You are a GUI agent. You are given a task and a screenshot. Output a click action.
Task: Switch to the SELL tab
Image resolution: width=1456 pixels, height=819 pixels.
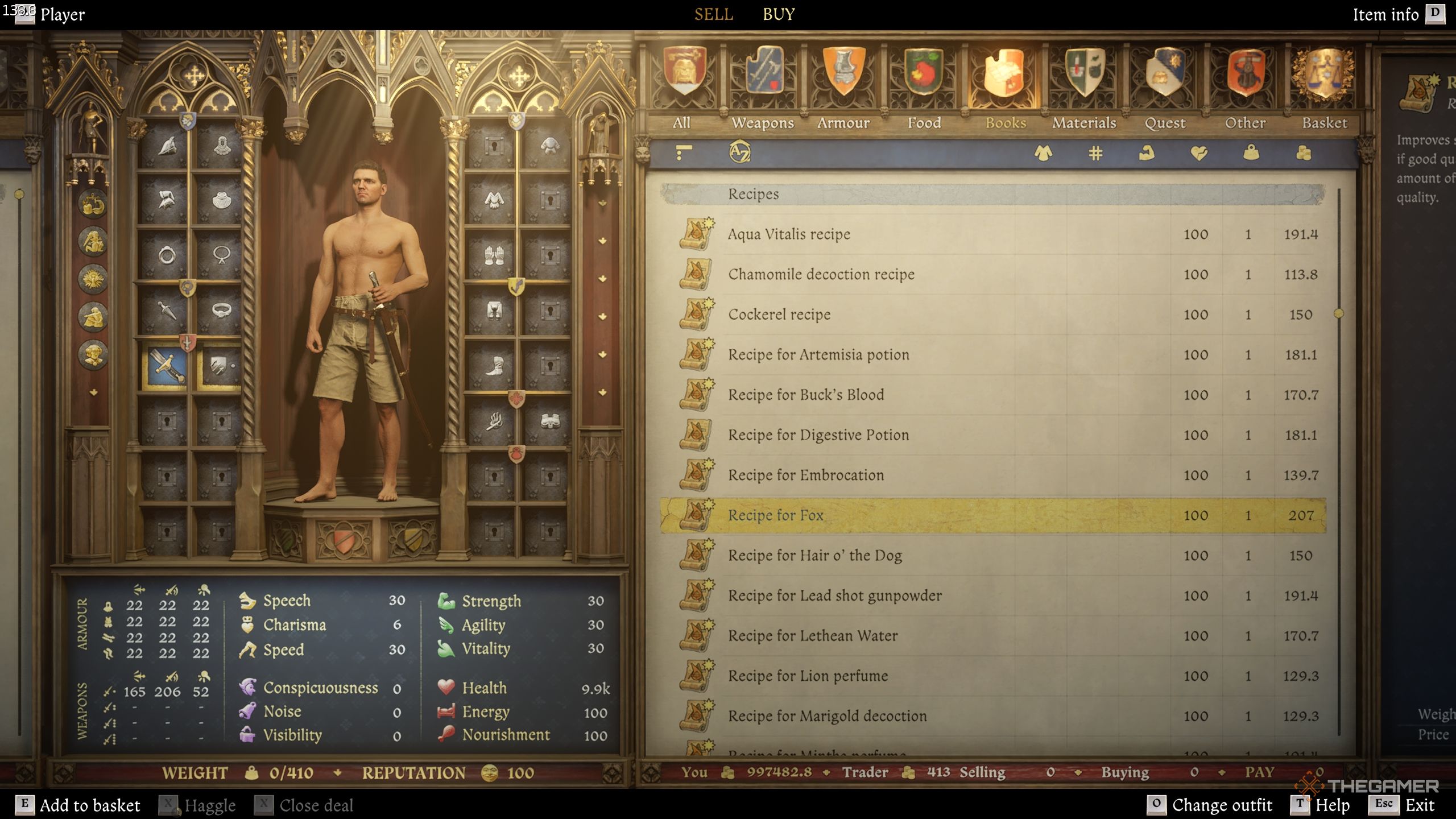point(713,14)
